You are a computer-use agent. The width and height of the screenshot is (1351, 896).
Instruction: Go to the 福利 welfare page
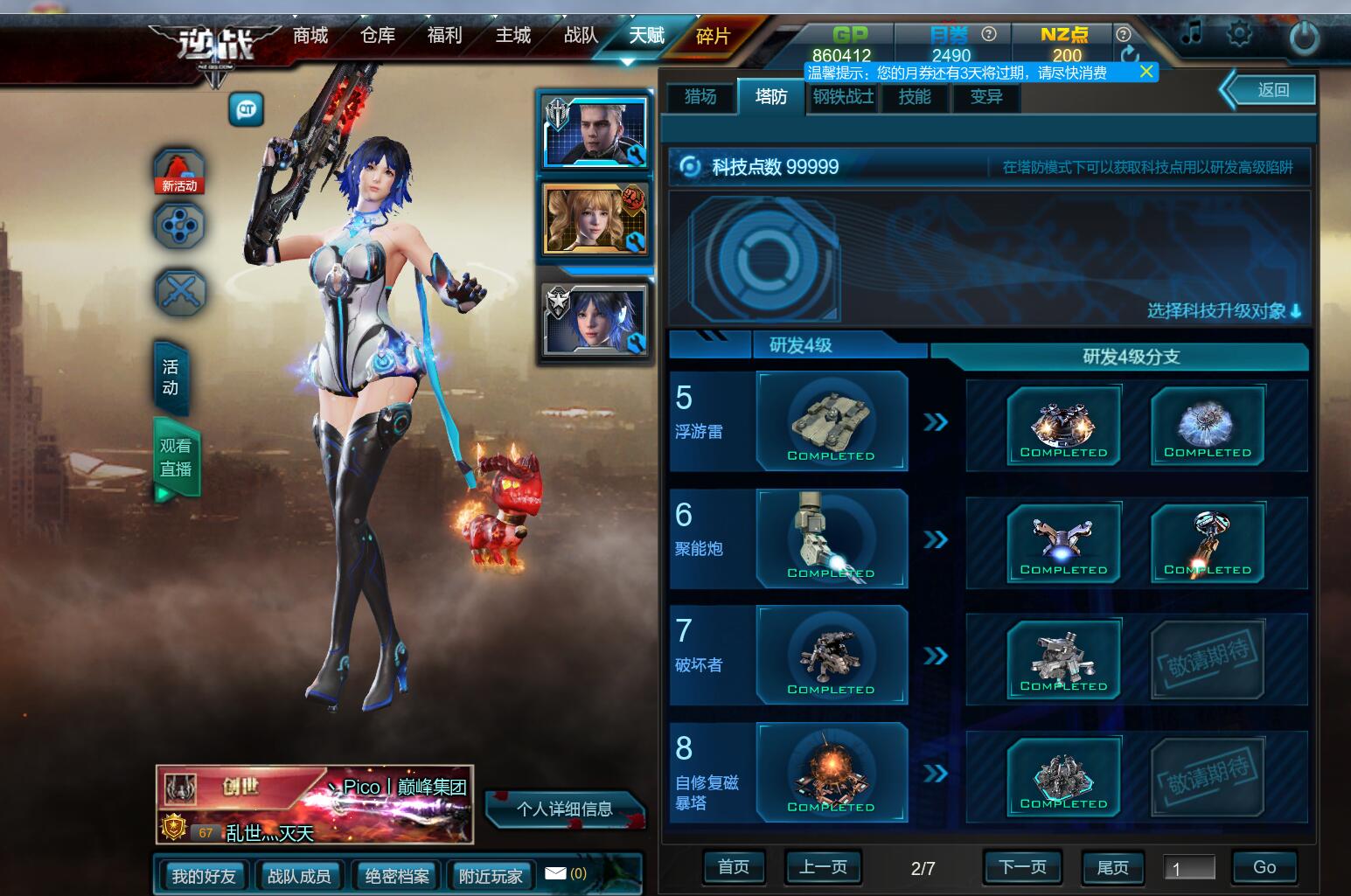444,36
